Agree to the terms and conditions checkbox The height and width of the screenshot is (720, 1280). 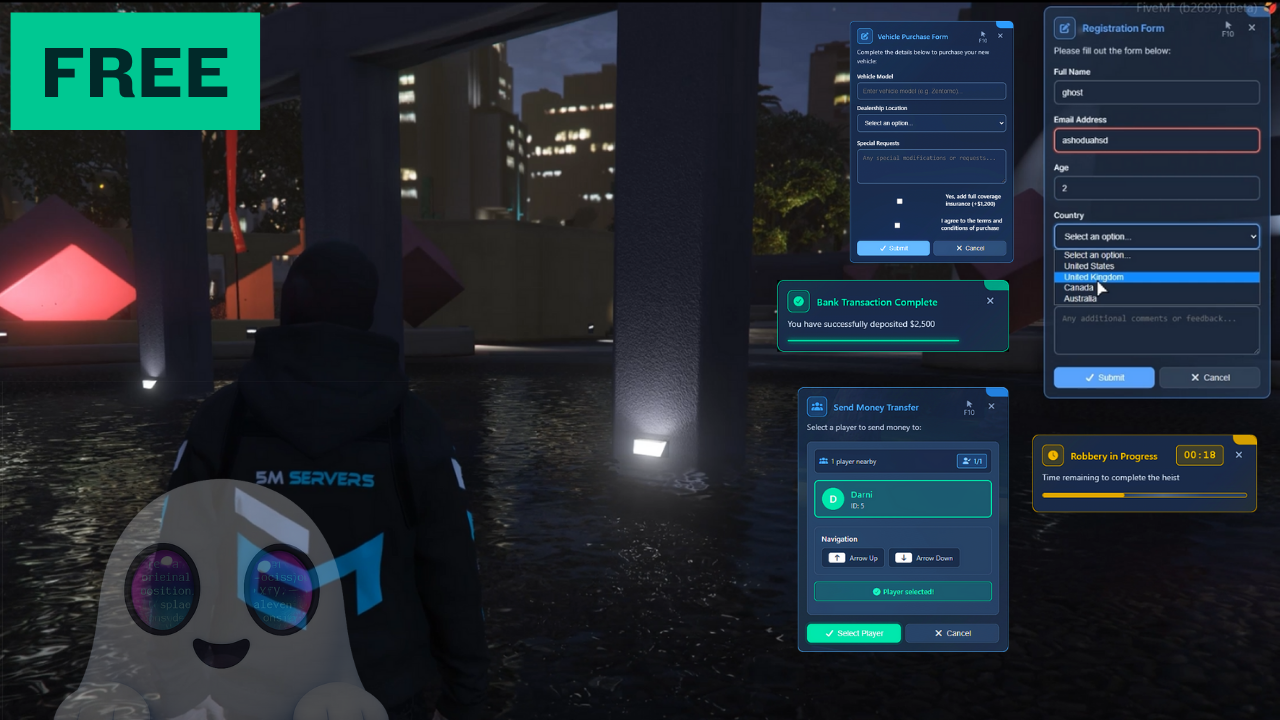tap(897, 225)
